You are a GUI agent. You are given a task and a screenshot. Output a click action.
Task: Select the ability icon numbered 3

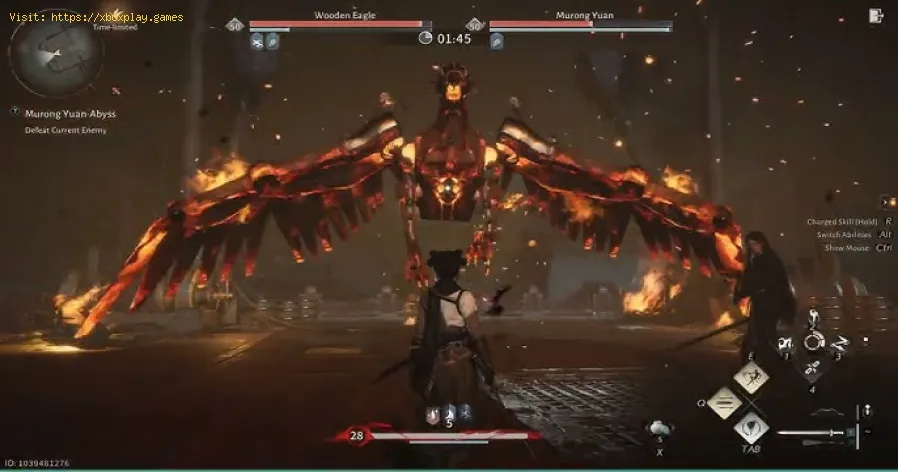point(837,346)
